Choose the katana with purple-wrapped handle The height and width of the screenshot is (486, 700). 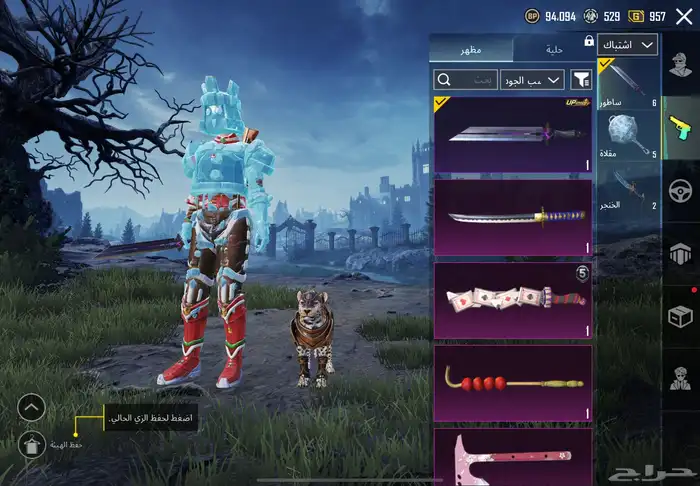point(512,217)
